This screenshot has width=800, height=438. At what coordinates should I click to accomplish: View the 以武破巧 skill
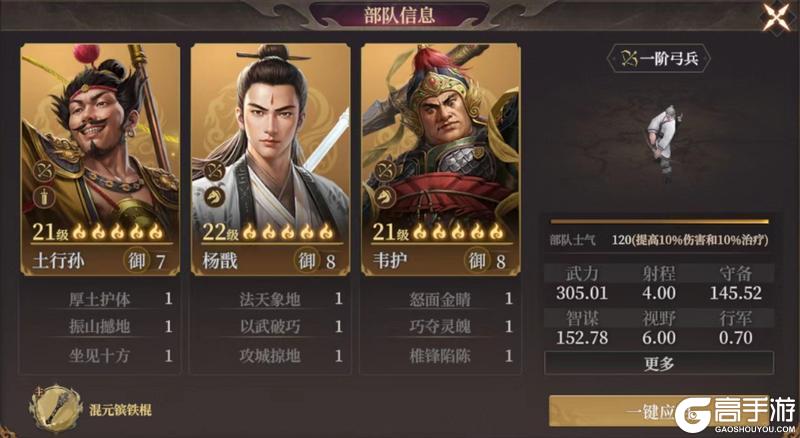point(270,327)
